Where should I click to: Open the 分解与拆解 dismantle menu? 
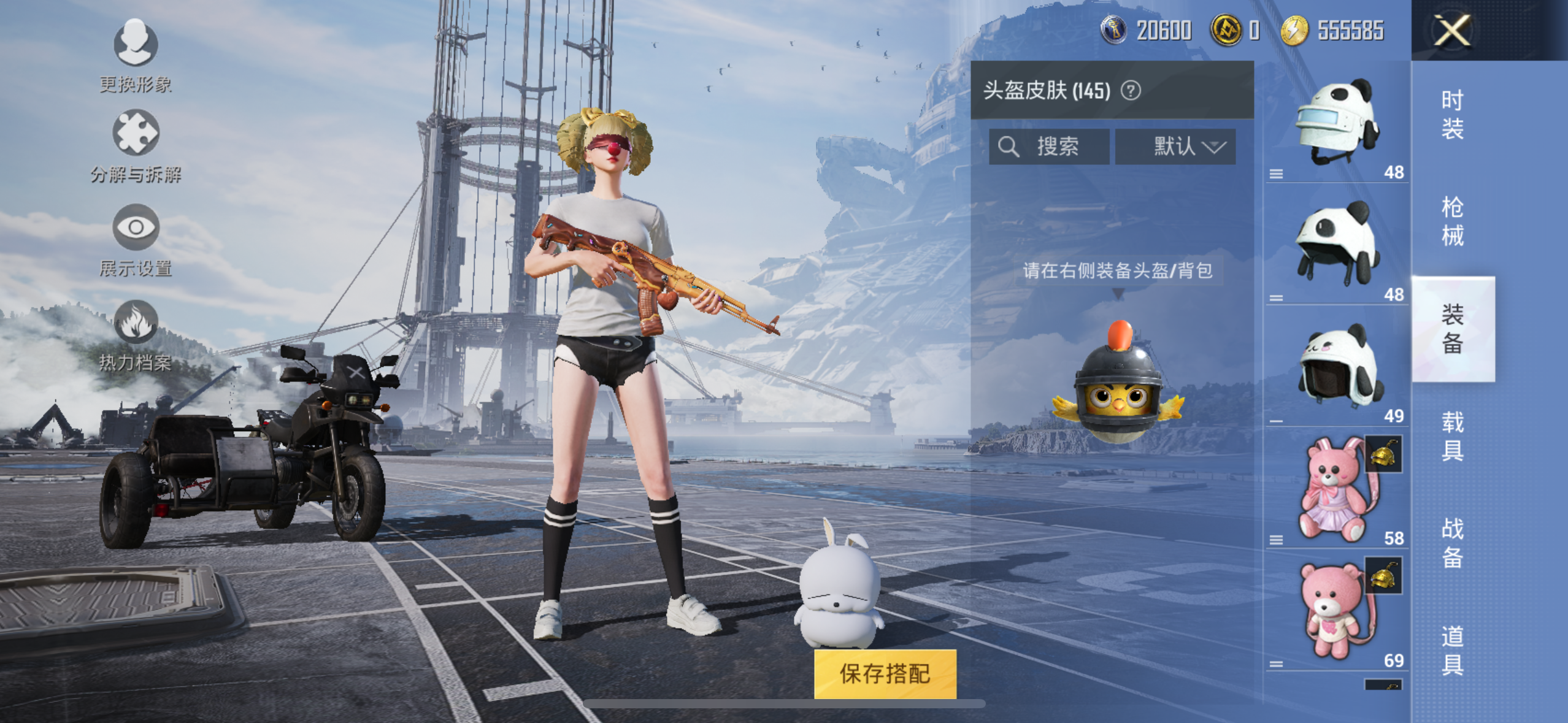pyautogui.click(x=136, y=146)
